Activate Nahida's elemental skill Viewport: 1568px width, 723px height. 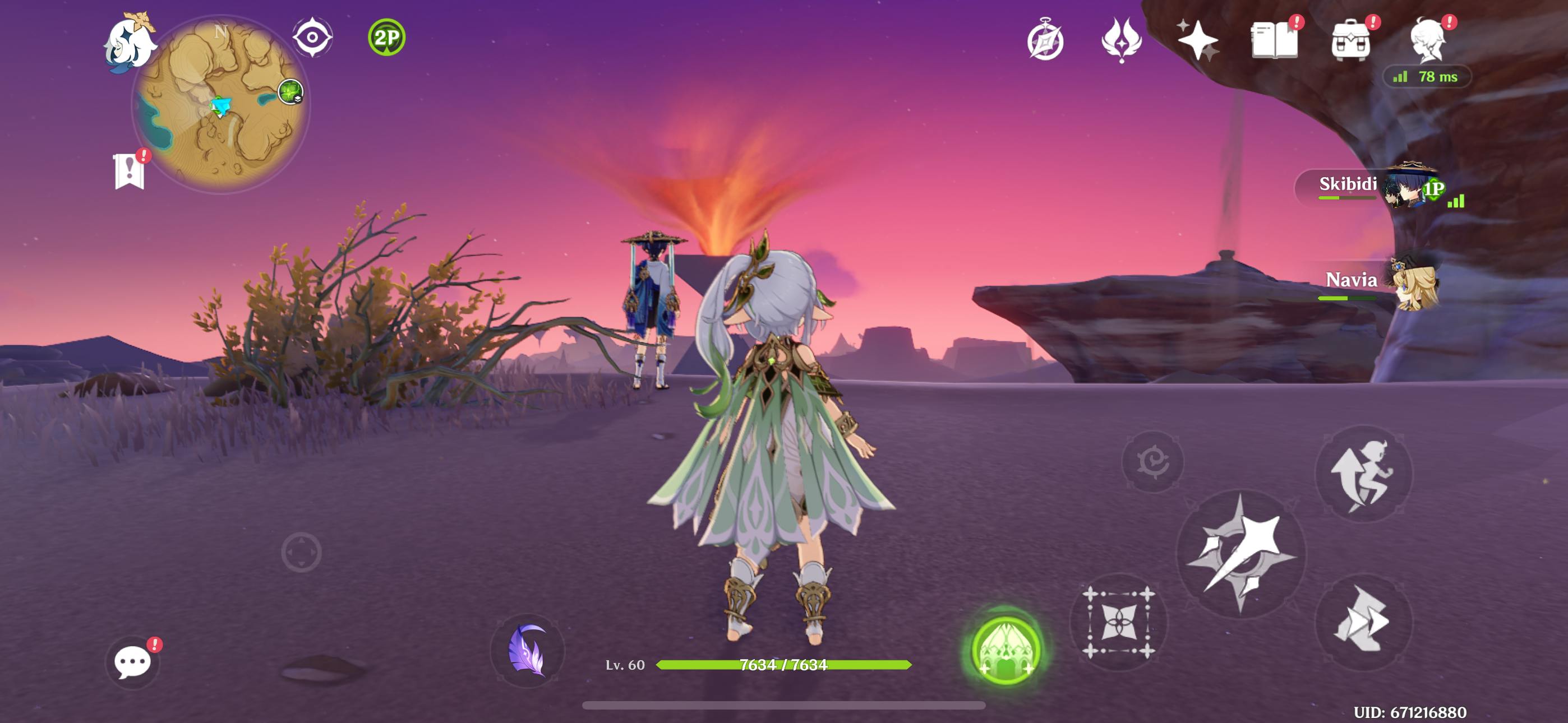coord(1119,622)
